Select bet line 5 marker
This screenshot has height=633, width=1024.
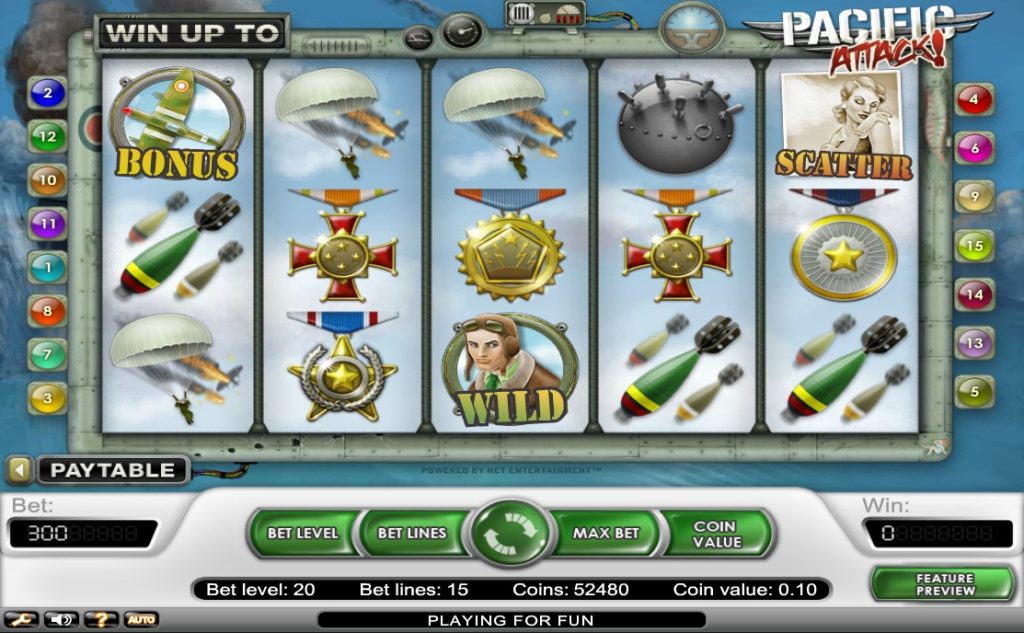(974, 392)
